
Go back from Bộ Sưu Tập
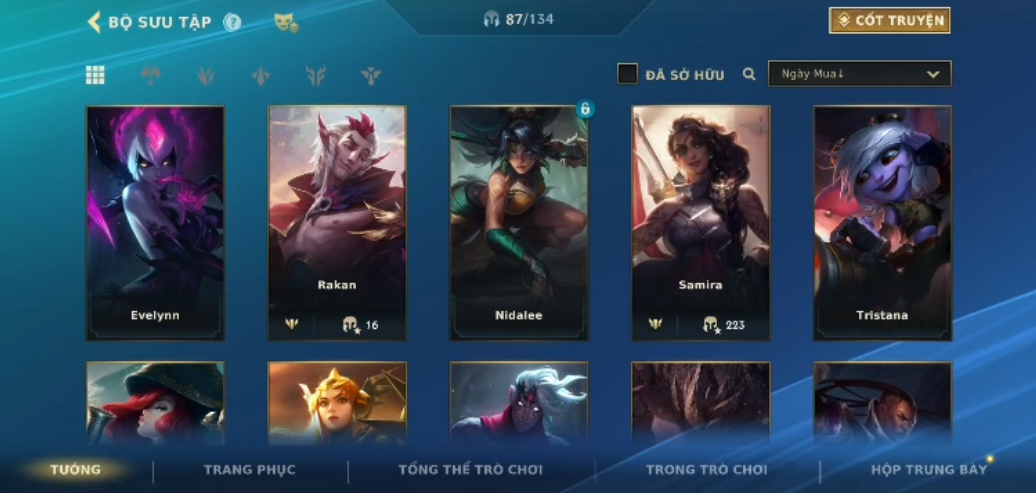[x=94, y=21]
